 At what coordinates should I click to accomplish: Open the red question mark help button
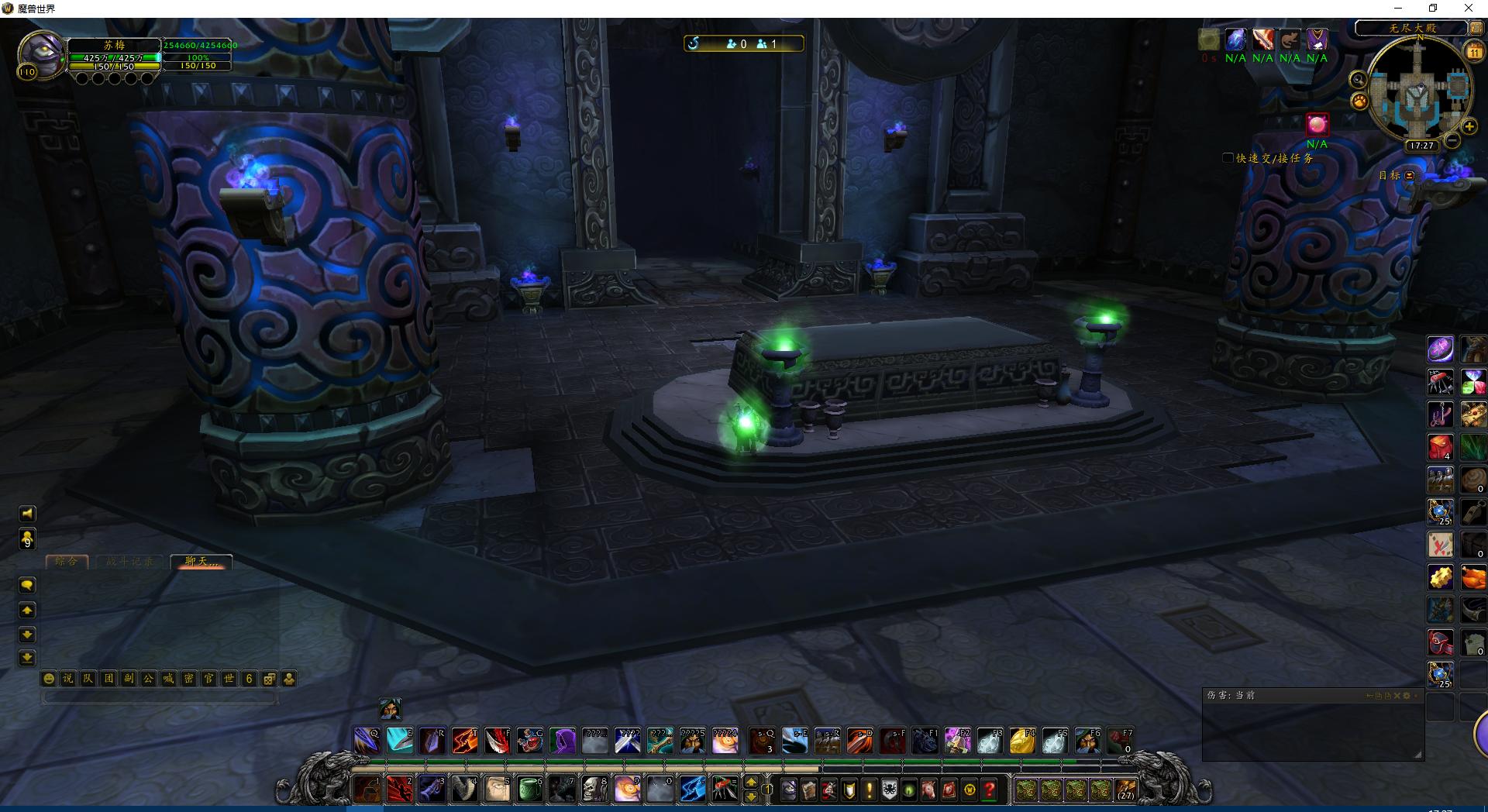pyautogui.click(x=990, y=790)
